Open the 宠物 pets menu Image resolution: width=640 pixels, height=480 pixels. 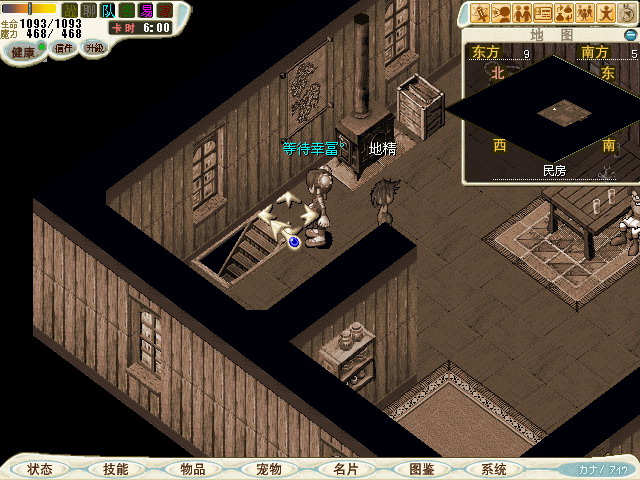(268, 468)
